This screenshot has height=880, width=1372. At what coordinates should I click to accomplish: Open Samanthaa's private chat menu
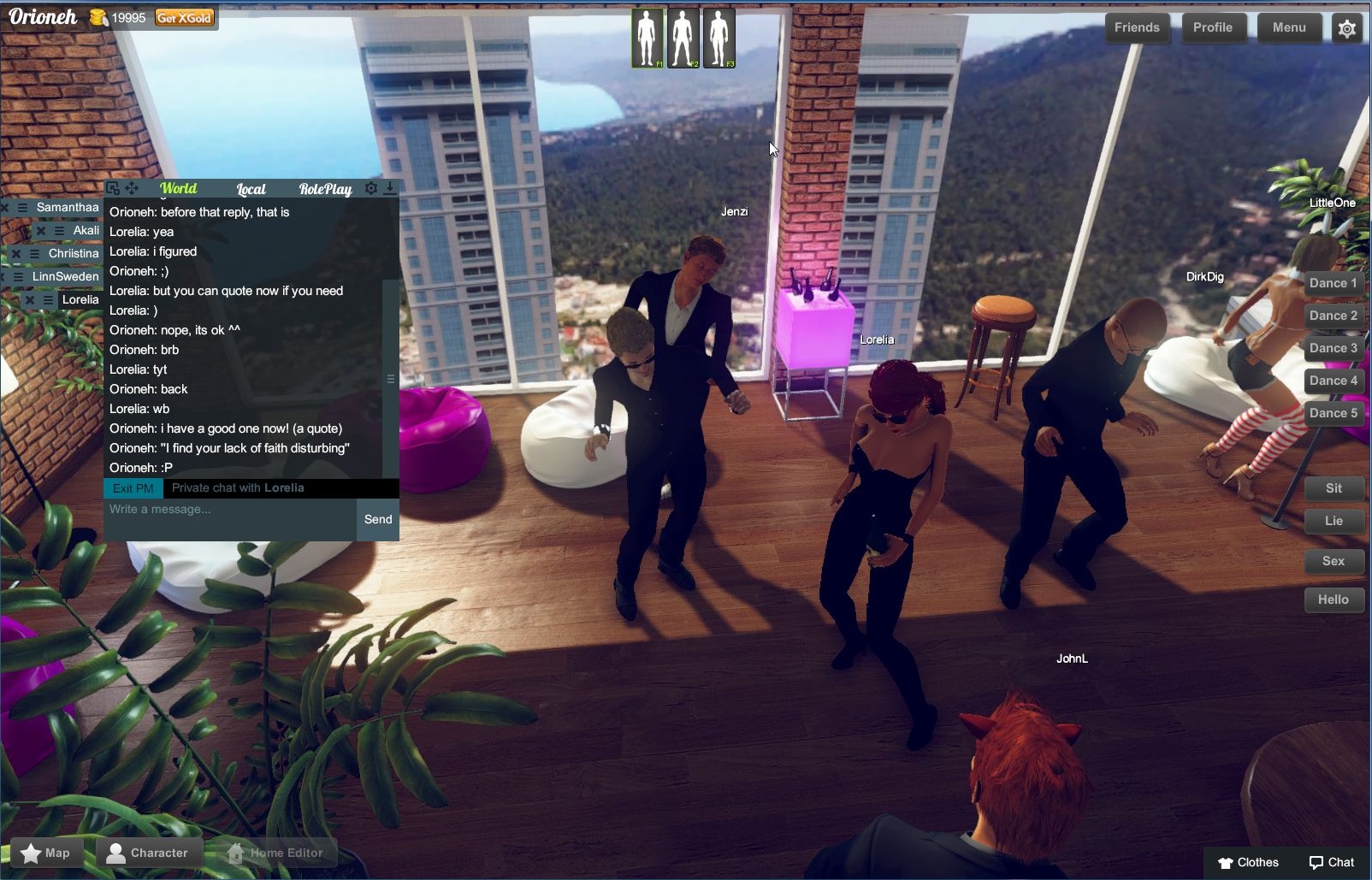22,208
